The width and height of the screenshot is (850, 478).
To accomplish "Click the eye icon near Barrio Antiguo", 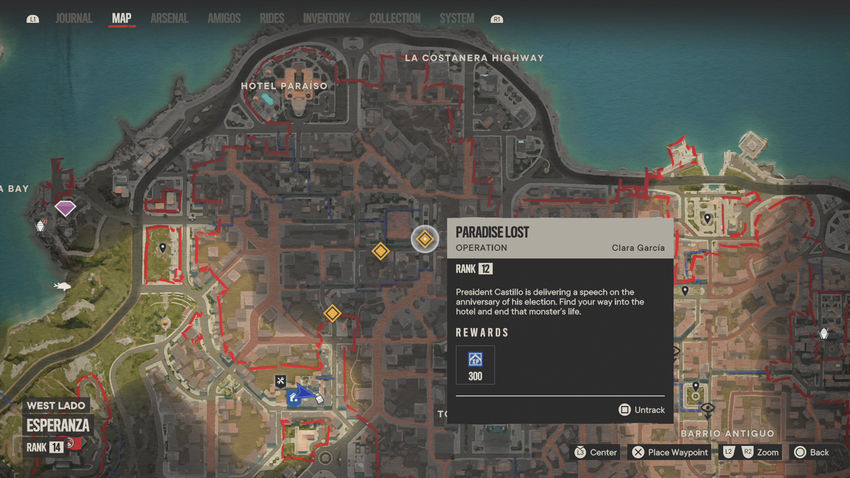I will (x=707, y=409).
